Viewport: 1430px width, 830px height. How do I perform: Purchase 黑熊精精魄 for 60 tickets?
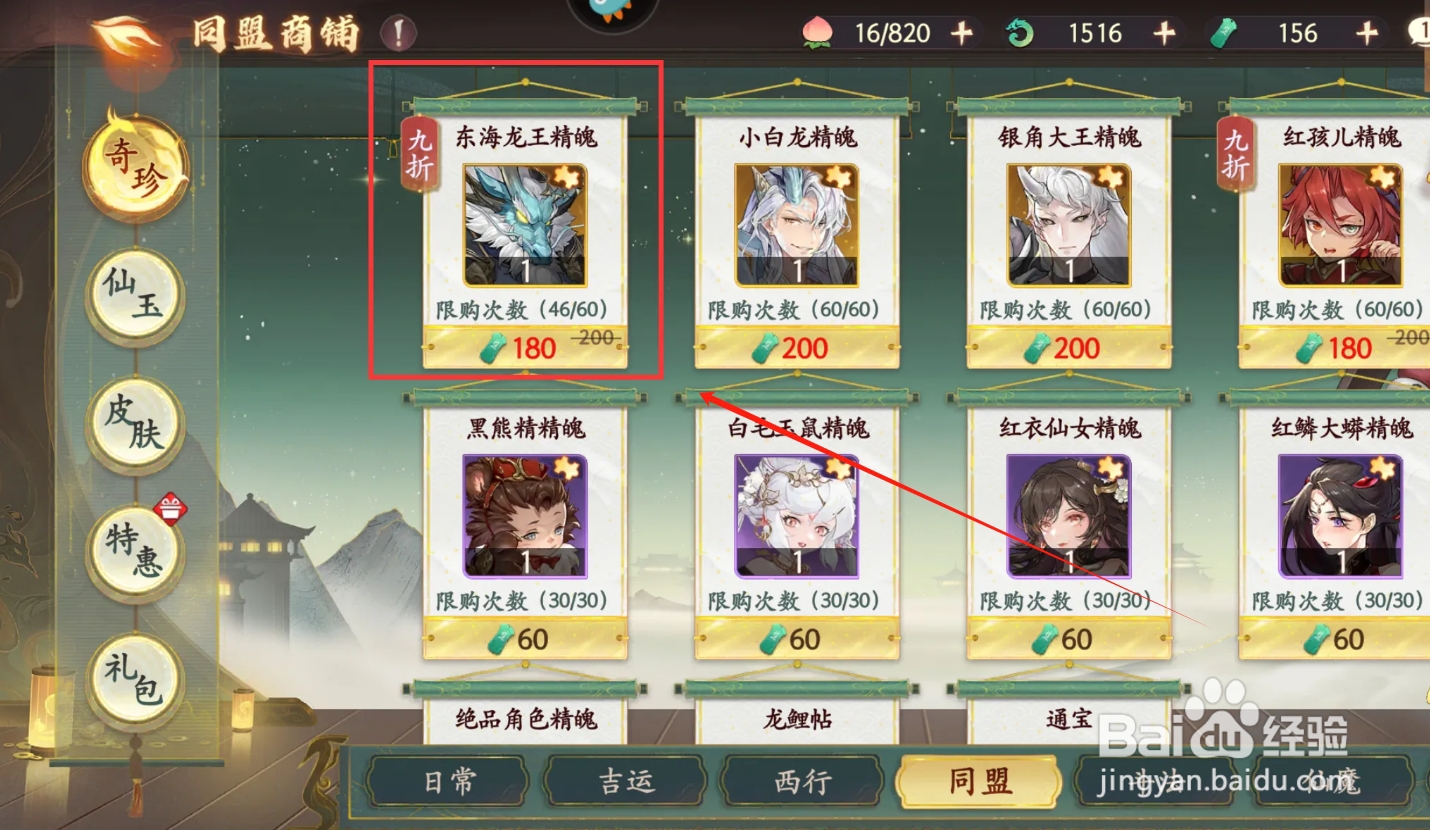[527, 638]
